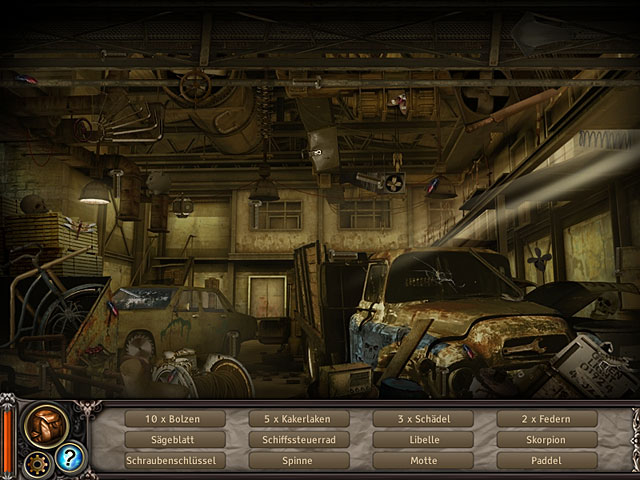Screen dimensions: 640x480
Task: Click the '3 x Schädel' list entry
Action: click(x=423, y=419)
